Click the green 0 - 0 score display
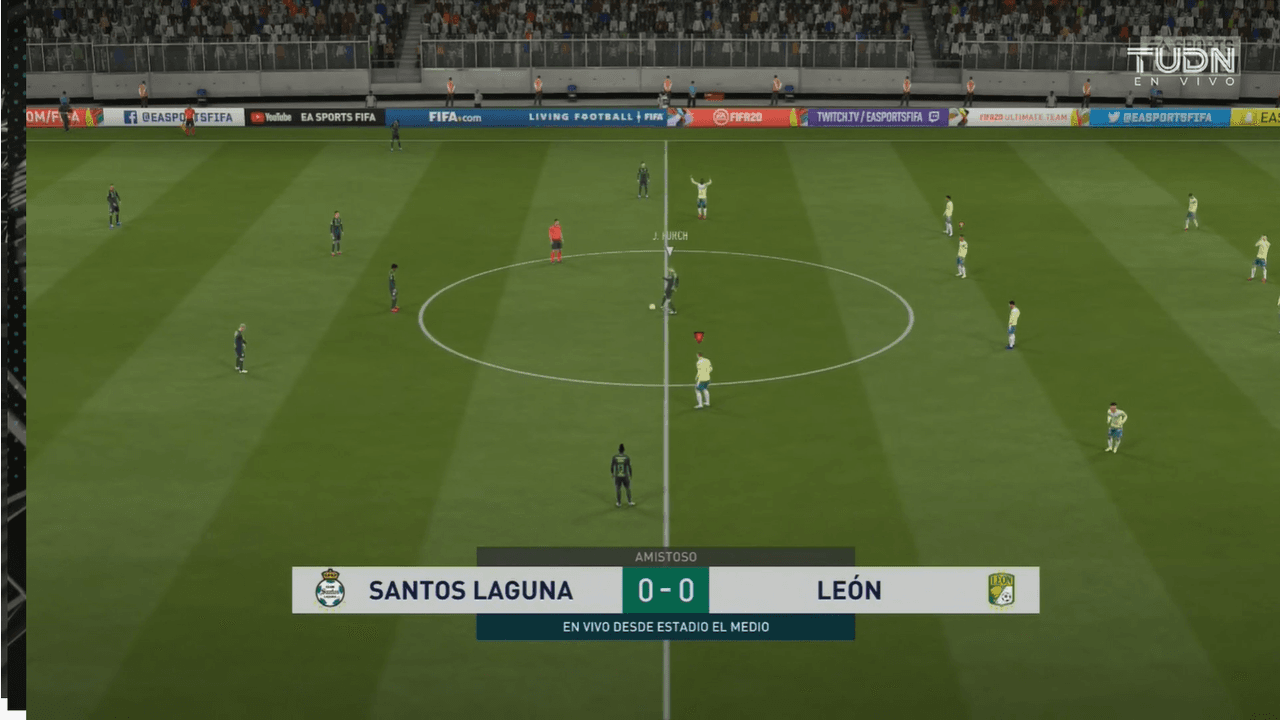The image size is (1280, 720). point(665,590)
